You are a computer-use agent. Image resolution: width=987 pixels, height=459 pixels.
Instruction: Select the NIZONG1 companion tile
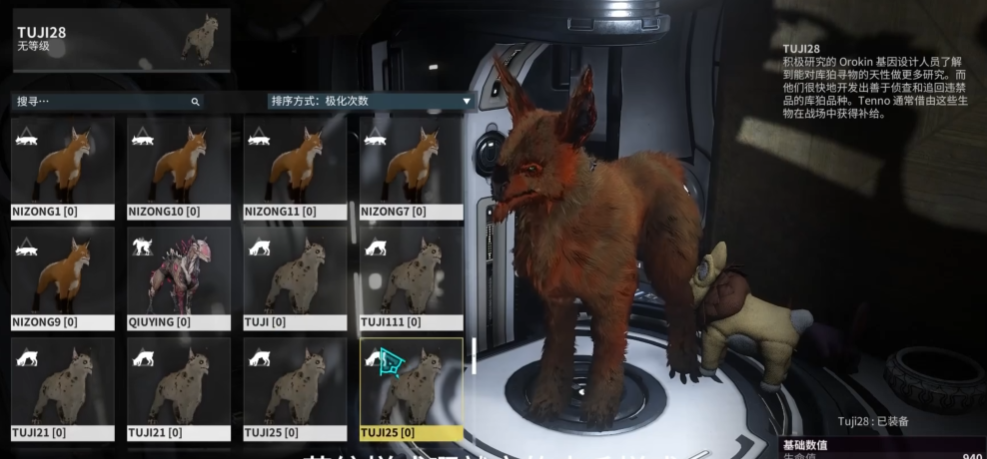[63, 168]
